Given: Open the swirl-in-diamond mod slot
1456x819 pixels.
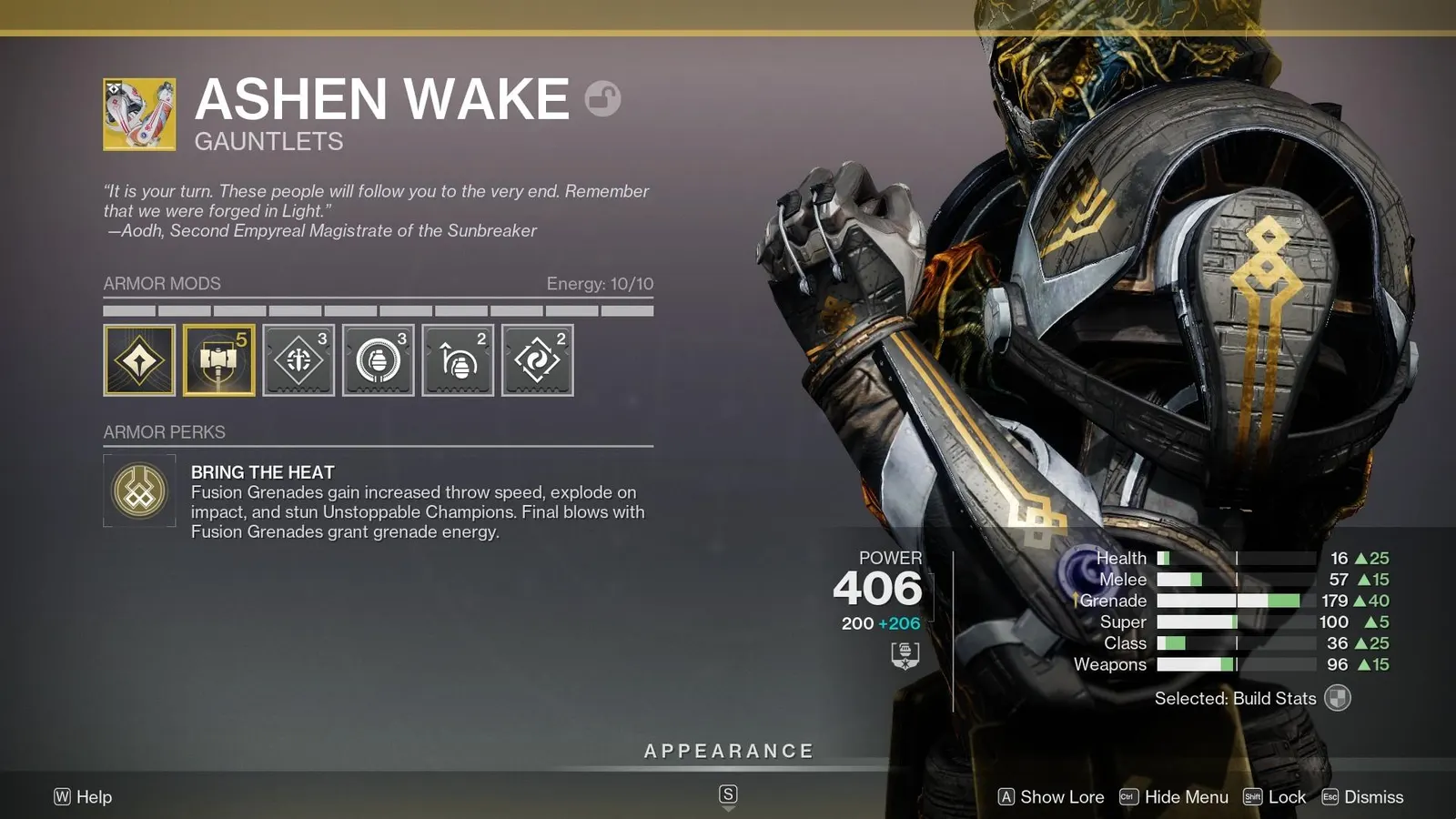Looking at the screenshot, I should (x=538, y=360).
